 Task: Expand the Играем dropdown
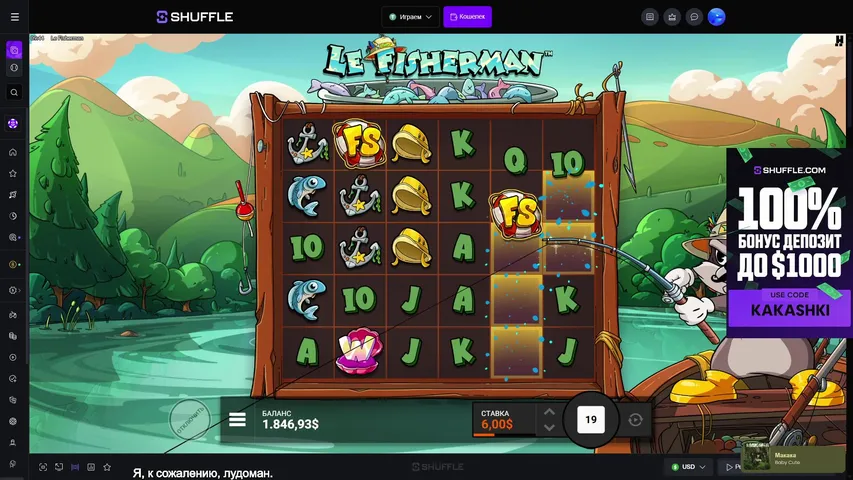point(411,17)
